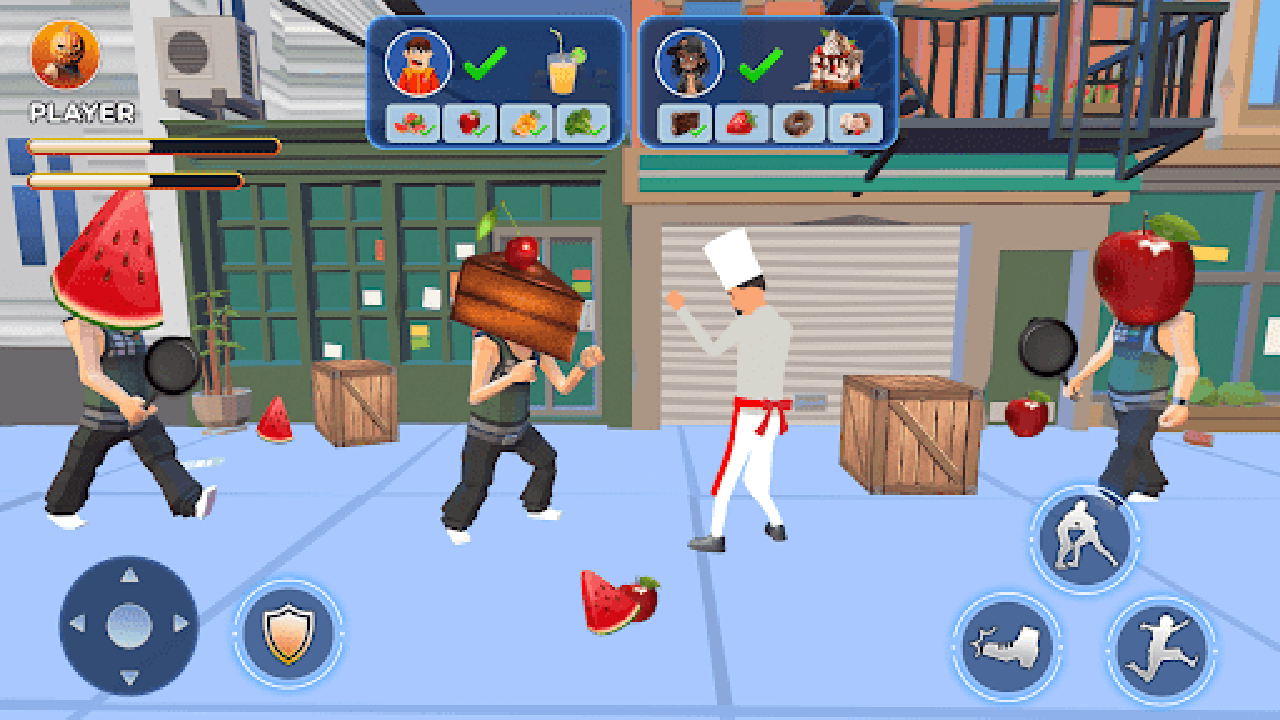This screenshot has height=720, width=1280.
Task: Select the cinnamon roll ingredient icon
Action: point(856,122)
